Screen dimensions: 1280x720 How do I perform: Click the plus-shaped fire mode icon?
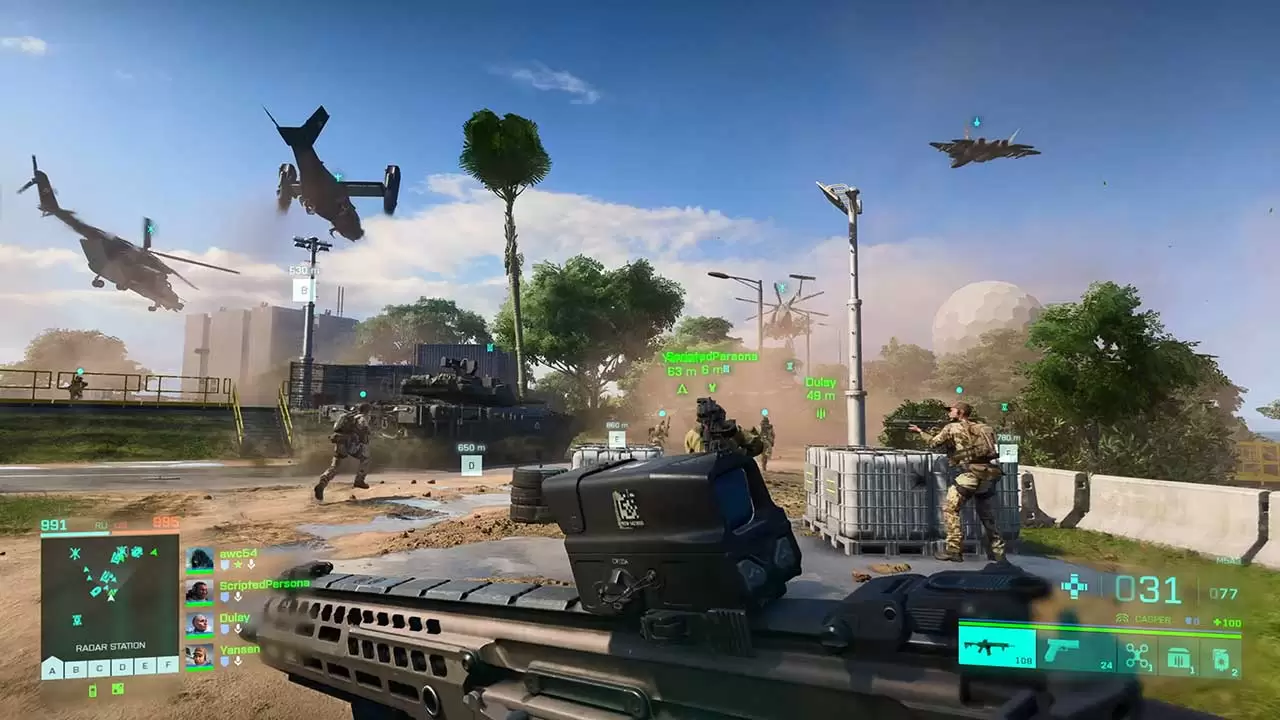coord(1074,587)
